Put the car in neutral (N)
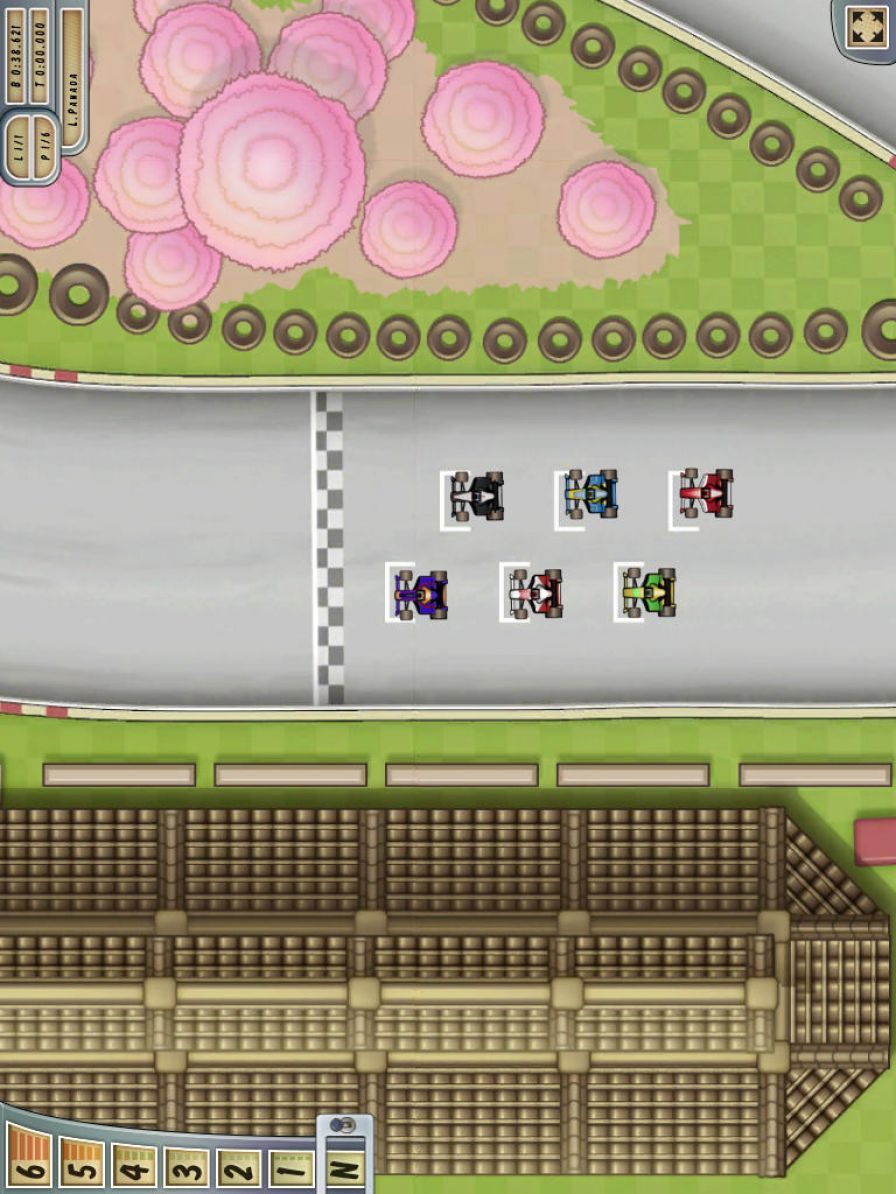Screen dimensions: 896x1194 345,1168
